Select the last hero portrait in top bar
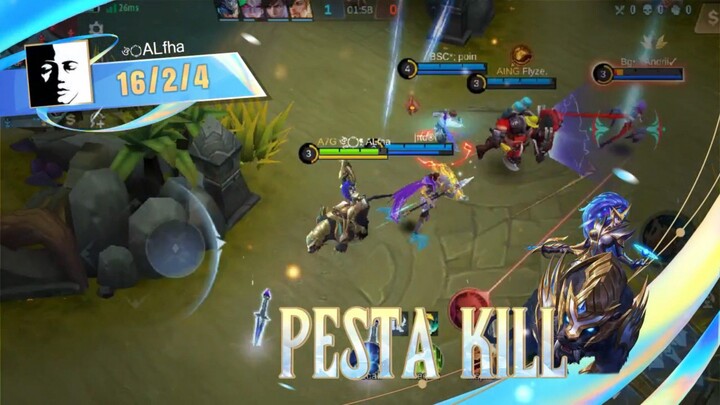 (x=300, y=10)
